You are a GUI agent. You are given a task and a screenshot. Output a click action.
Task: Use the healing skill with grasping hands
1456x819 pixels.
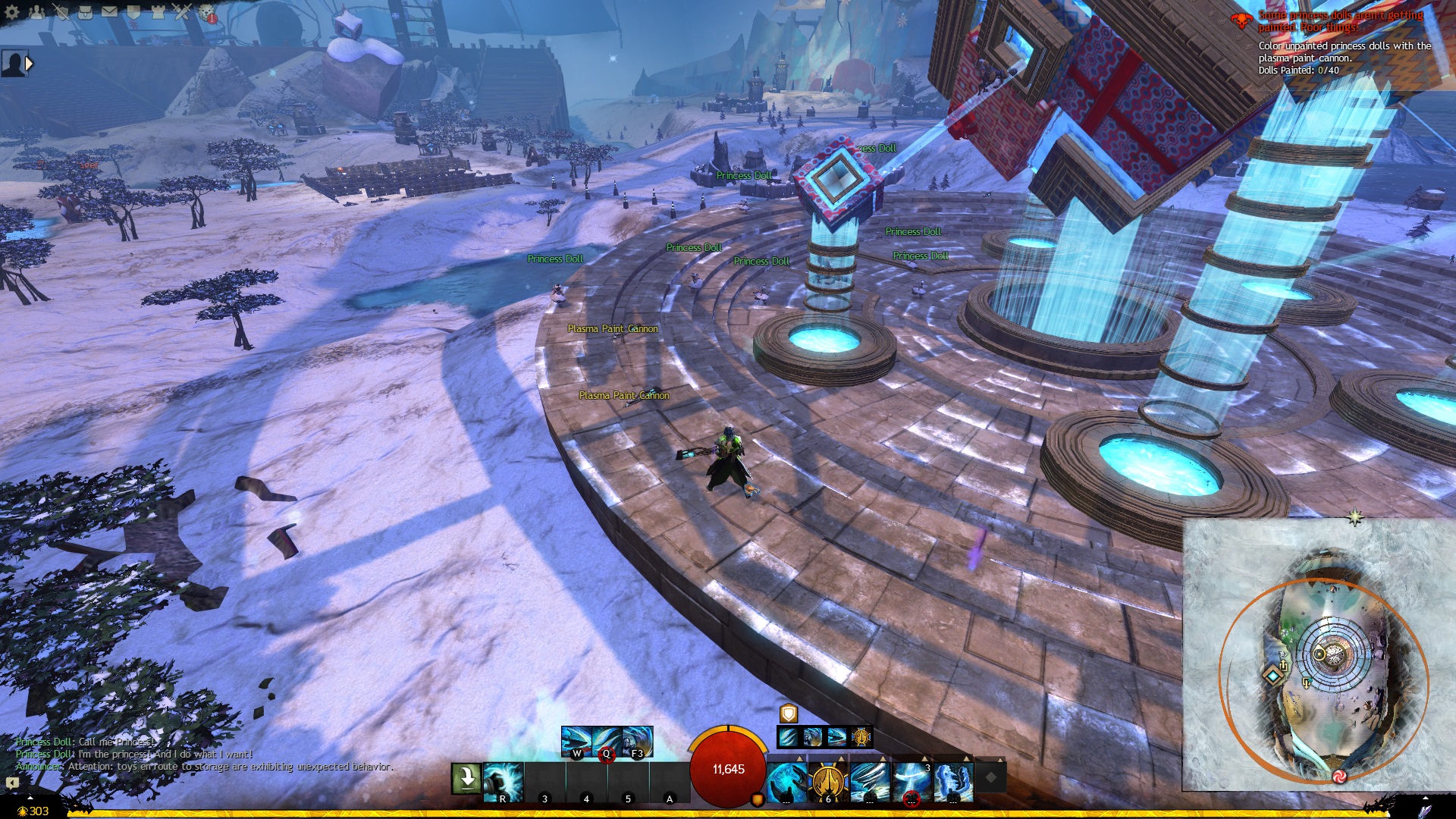click(786, 781)
